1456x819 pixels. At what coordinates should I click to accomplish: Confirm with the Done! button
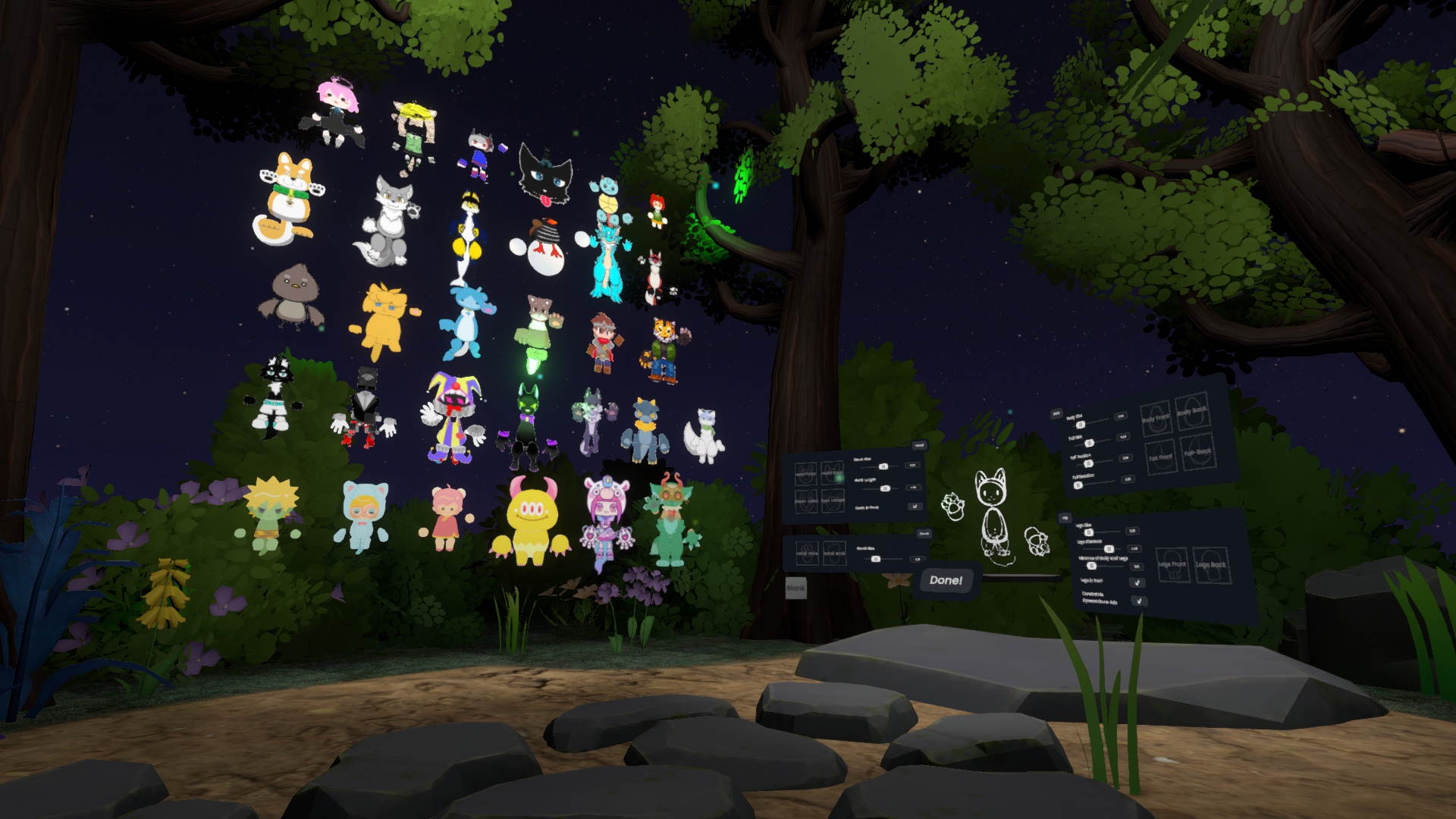click(945, 581)
